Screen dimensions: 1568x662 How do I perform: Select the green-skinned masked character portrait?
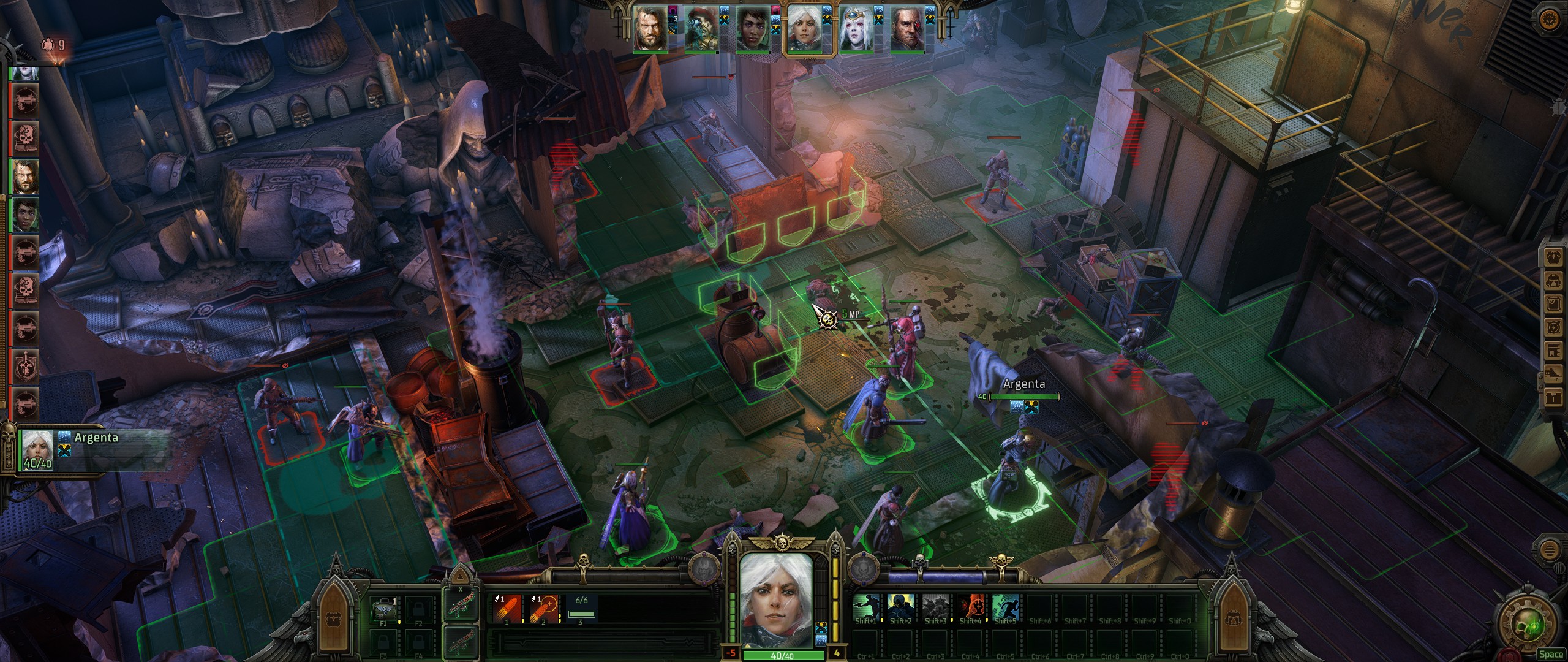click(701, 29)
